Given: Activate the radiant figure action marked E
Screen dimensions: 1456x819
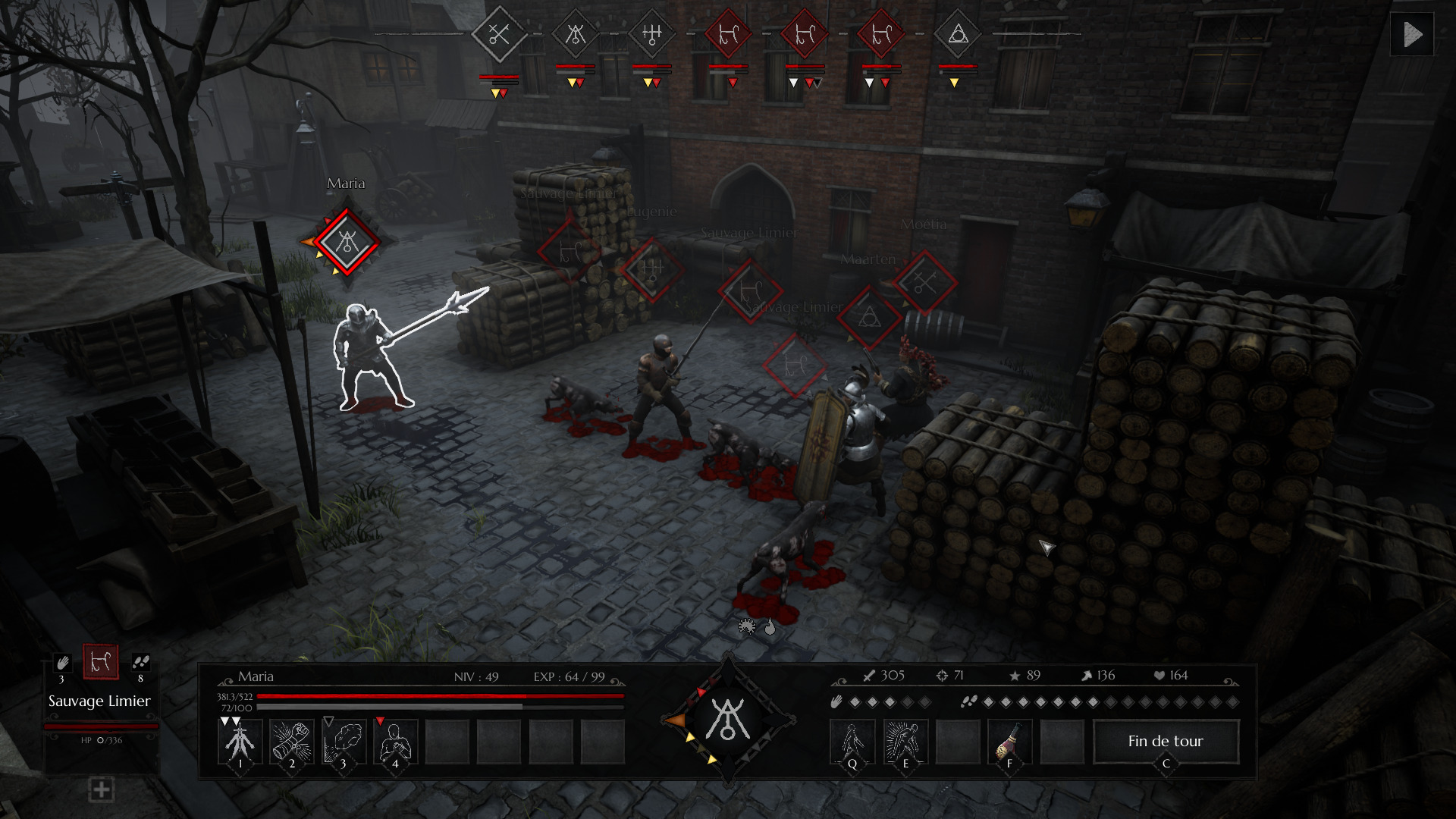Looking at the screenshot, I should [x=905, y=741].
